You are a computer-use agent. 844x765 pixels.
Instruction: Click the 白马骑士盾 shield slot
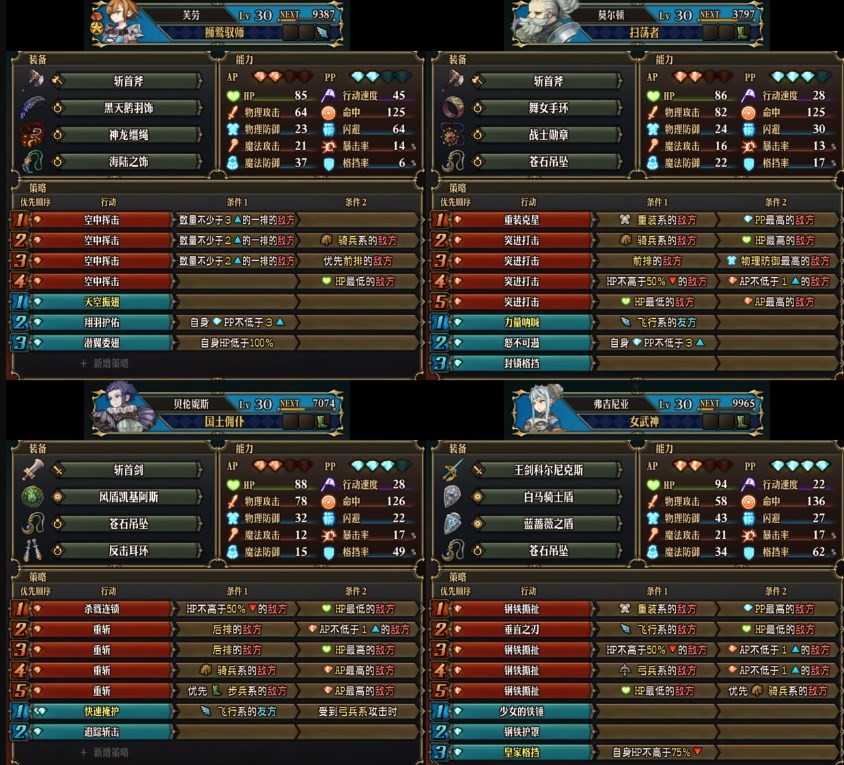coord(548,497)
